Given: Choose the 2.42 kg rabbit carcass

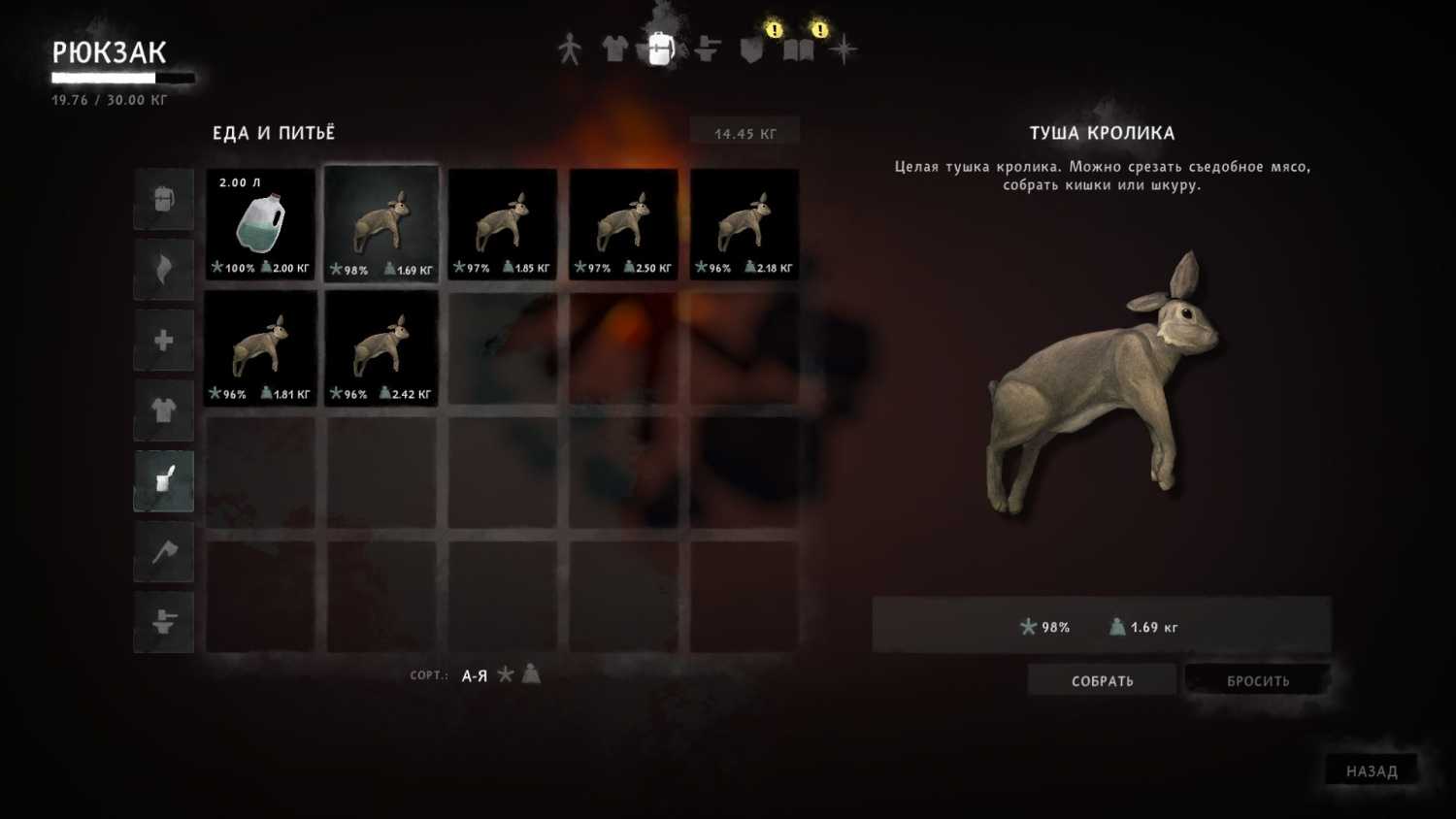Looking at the screenshot, I should pyautogui.click(x=381, y=348).
